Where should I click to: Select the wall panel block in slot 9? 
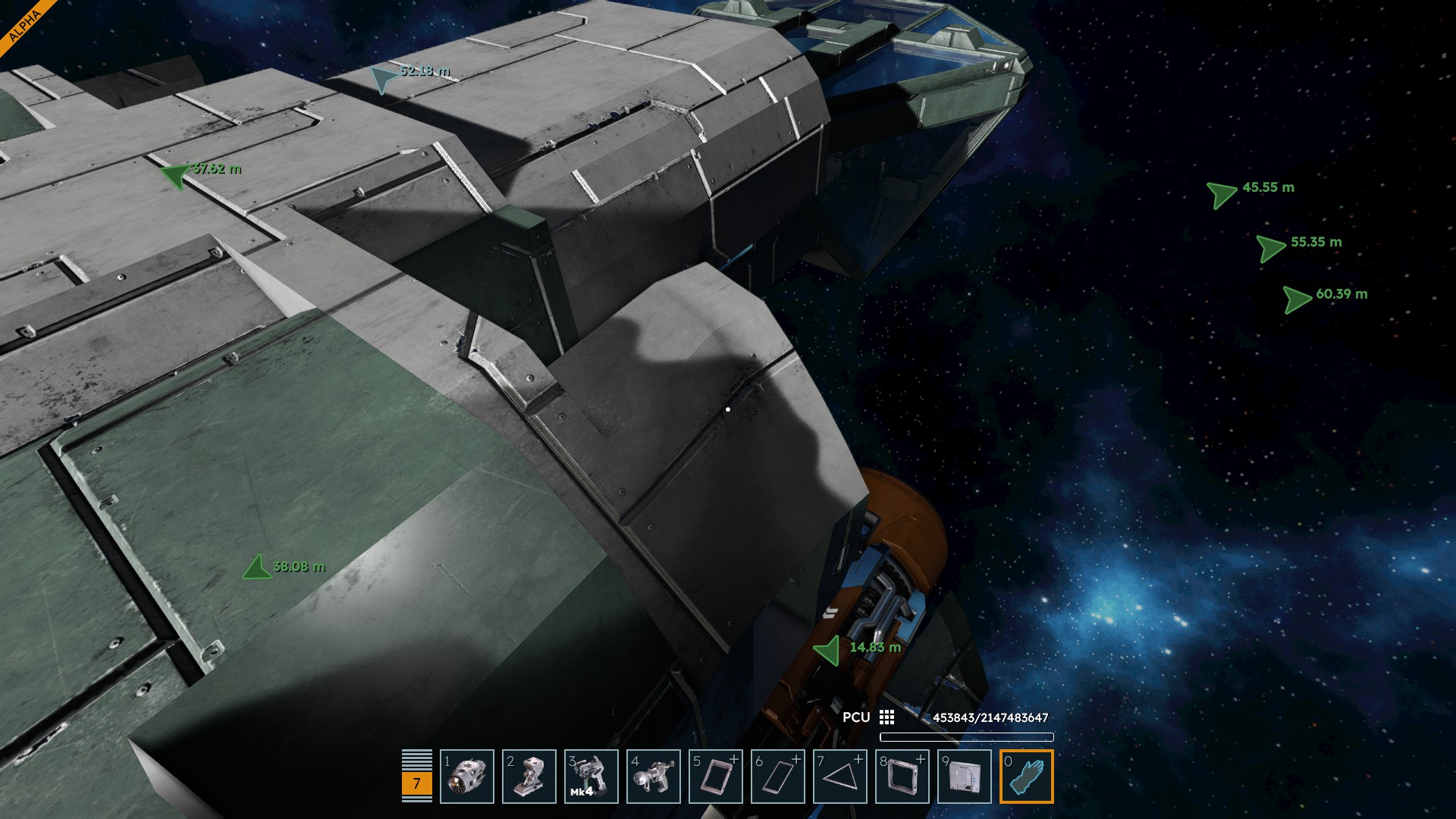pos(965,777)
